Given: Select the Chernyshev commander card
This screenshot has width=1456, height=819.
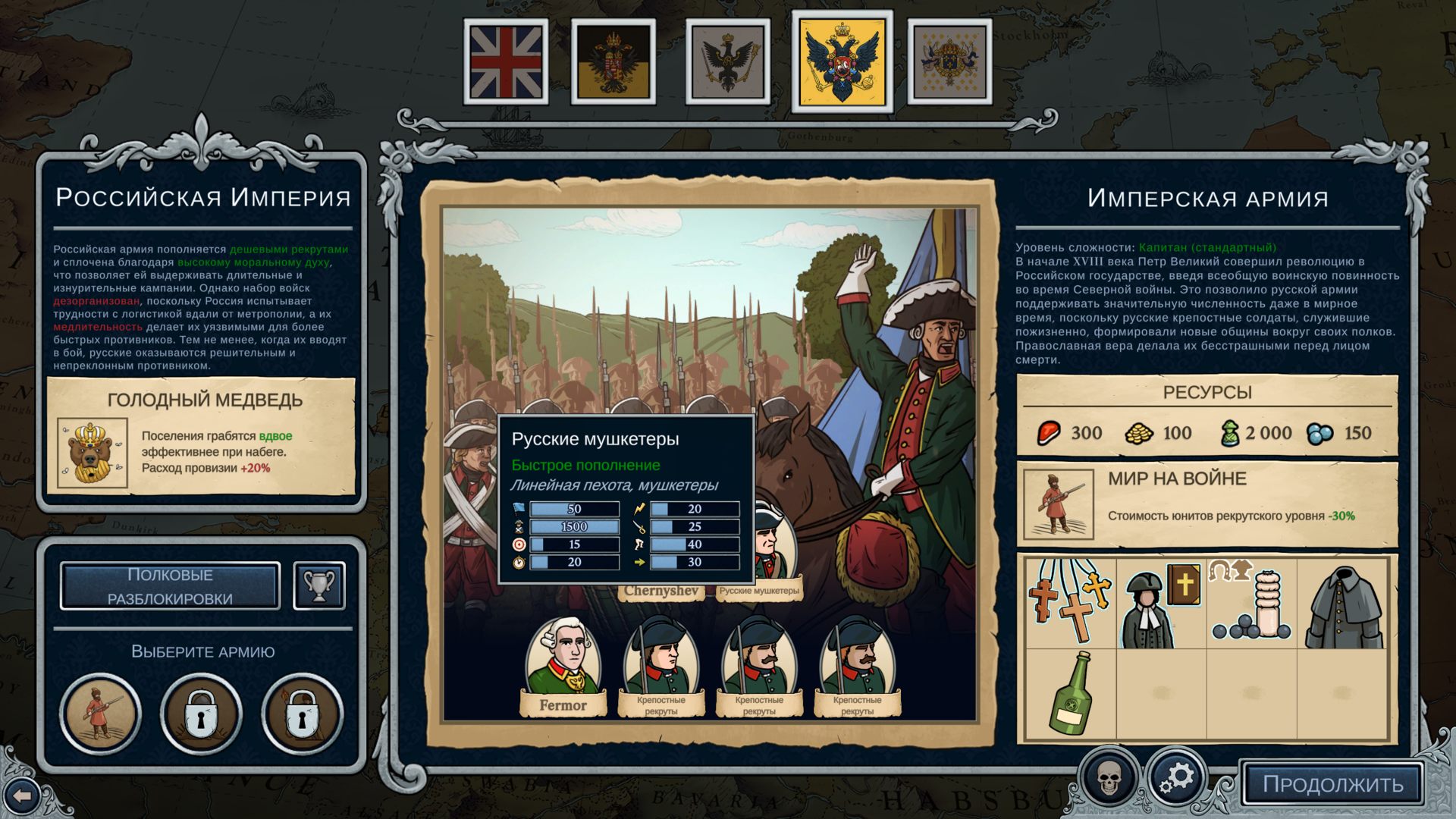Looking at the screenshot, I should point(661,591).
